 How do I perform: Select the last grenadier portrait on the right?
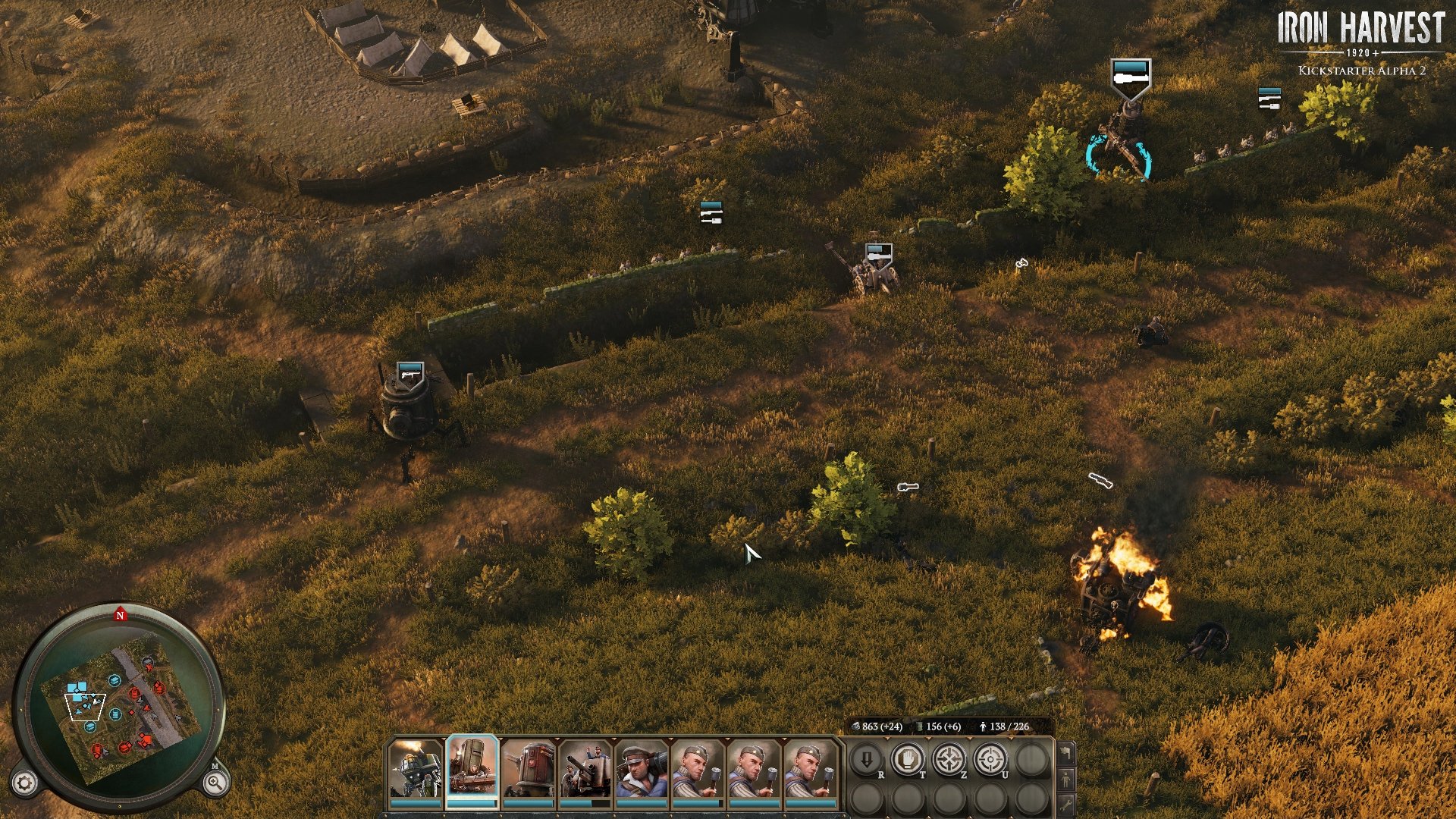tap(810, 770)
